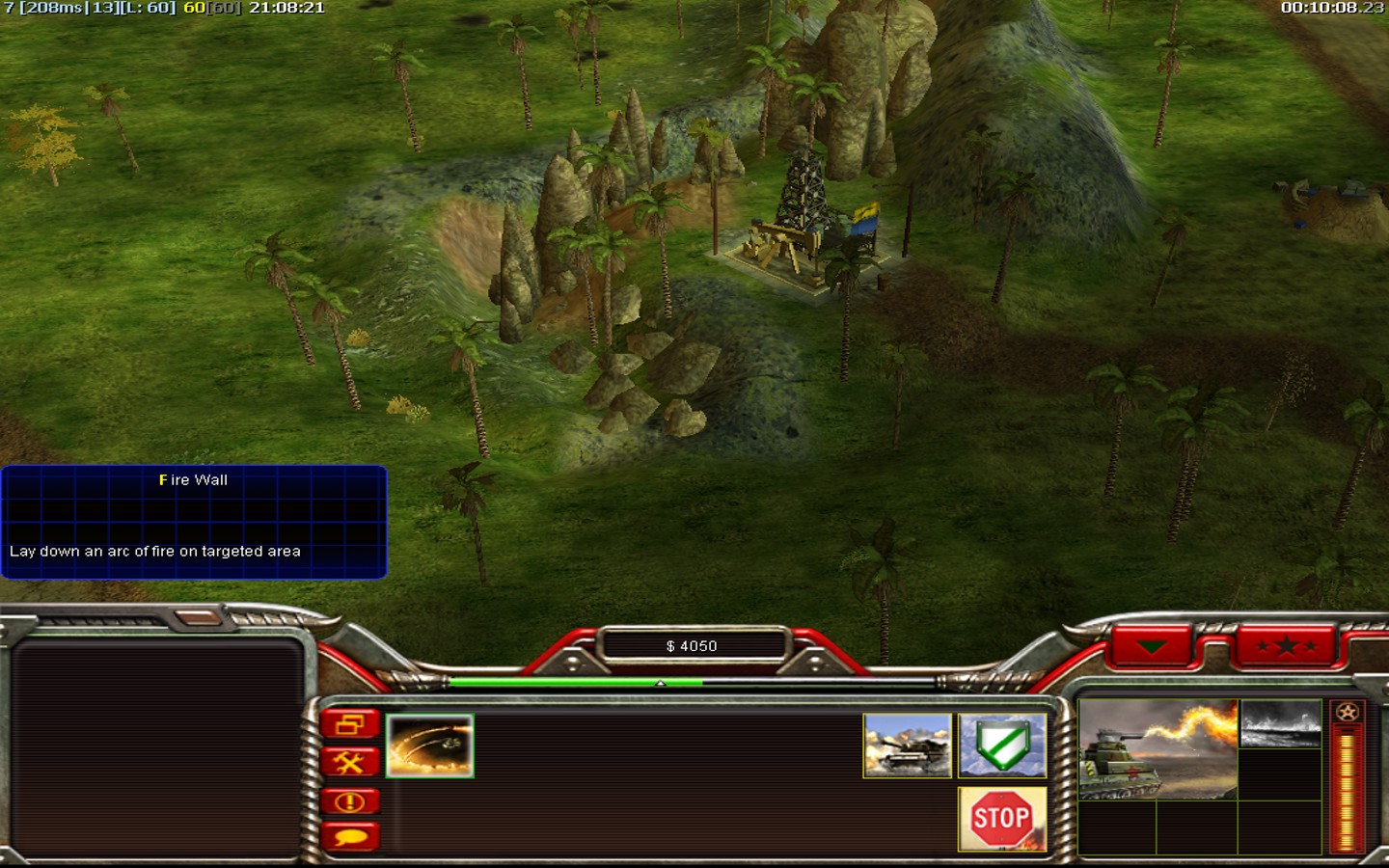This screenshot has height=868, width=1389.
Task: Select the attack move tank command
Action: coord(907,746)
